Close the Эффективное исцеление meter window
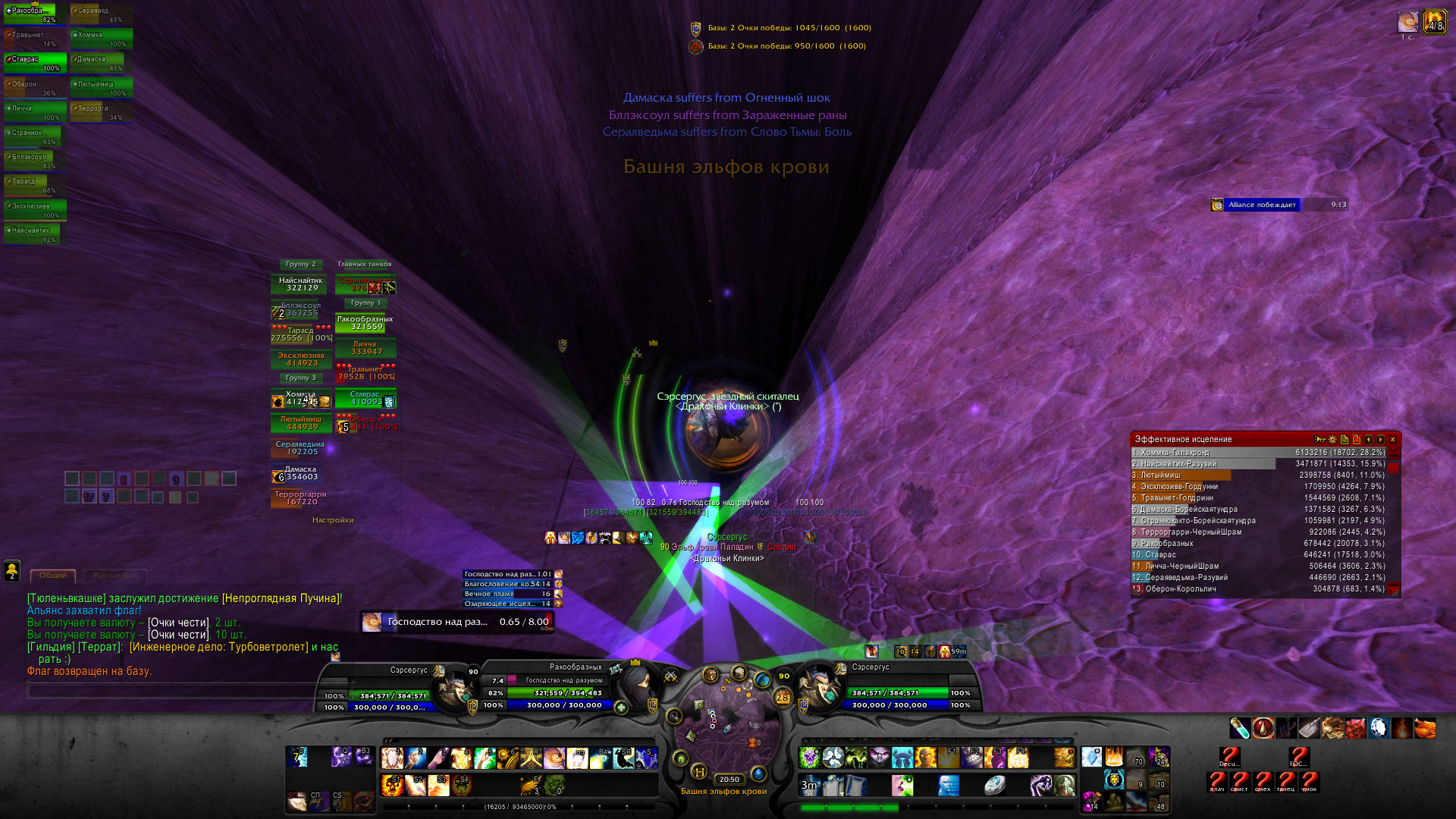 pos(1392,440)
